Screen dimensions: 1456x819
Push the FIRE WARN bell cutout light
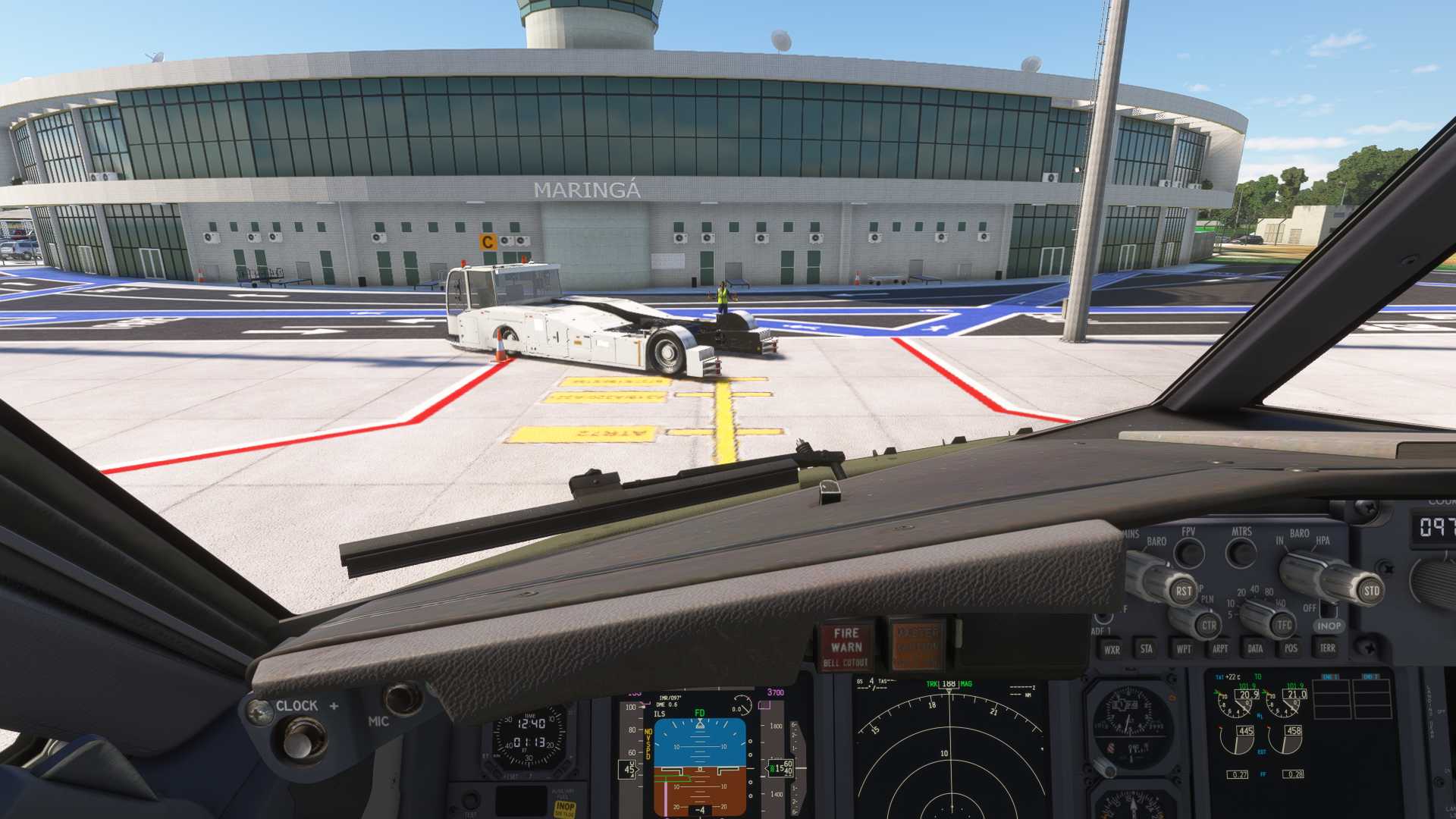tap(846, 646)
